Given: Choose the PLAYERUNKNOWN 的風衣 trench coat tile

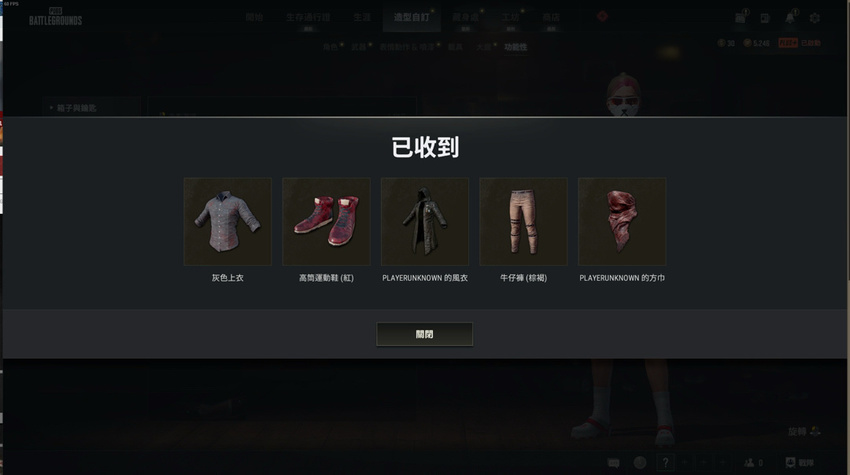Looking at the screenshot, I should coord(425,221).
